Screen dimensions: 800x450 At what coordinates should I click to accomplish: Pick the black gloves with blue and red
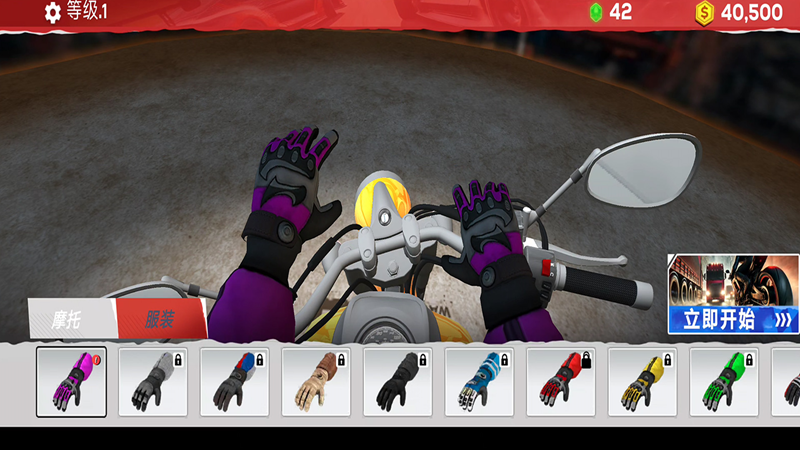(235, 381)
